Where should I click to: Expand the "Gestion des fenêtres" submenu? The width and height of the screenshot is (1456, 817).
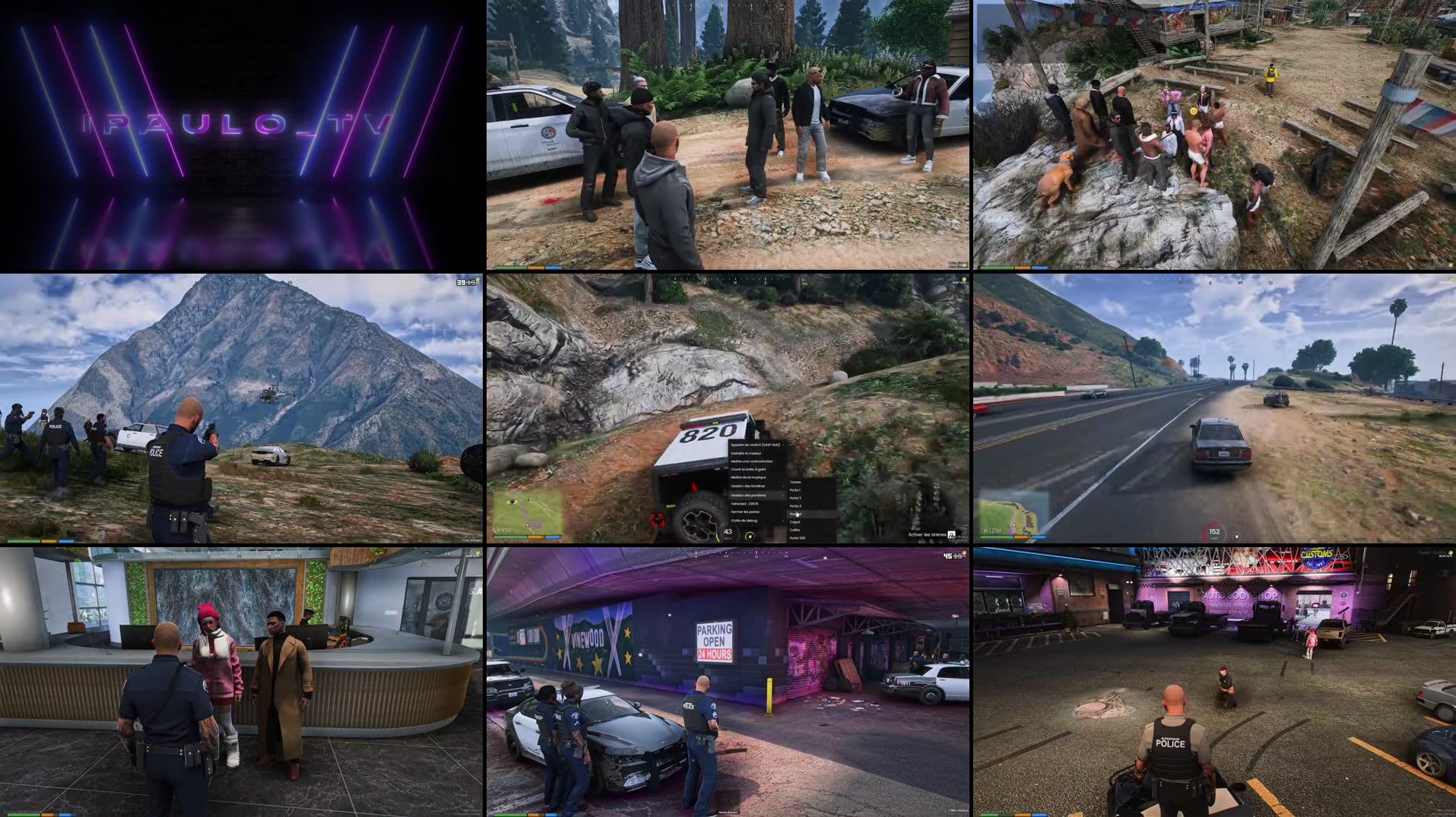pos(748,486)
